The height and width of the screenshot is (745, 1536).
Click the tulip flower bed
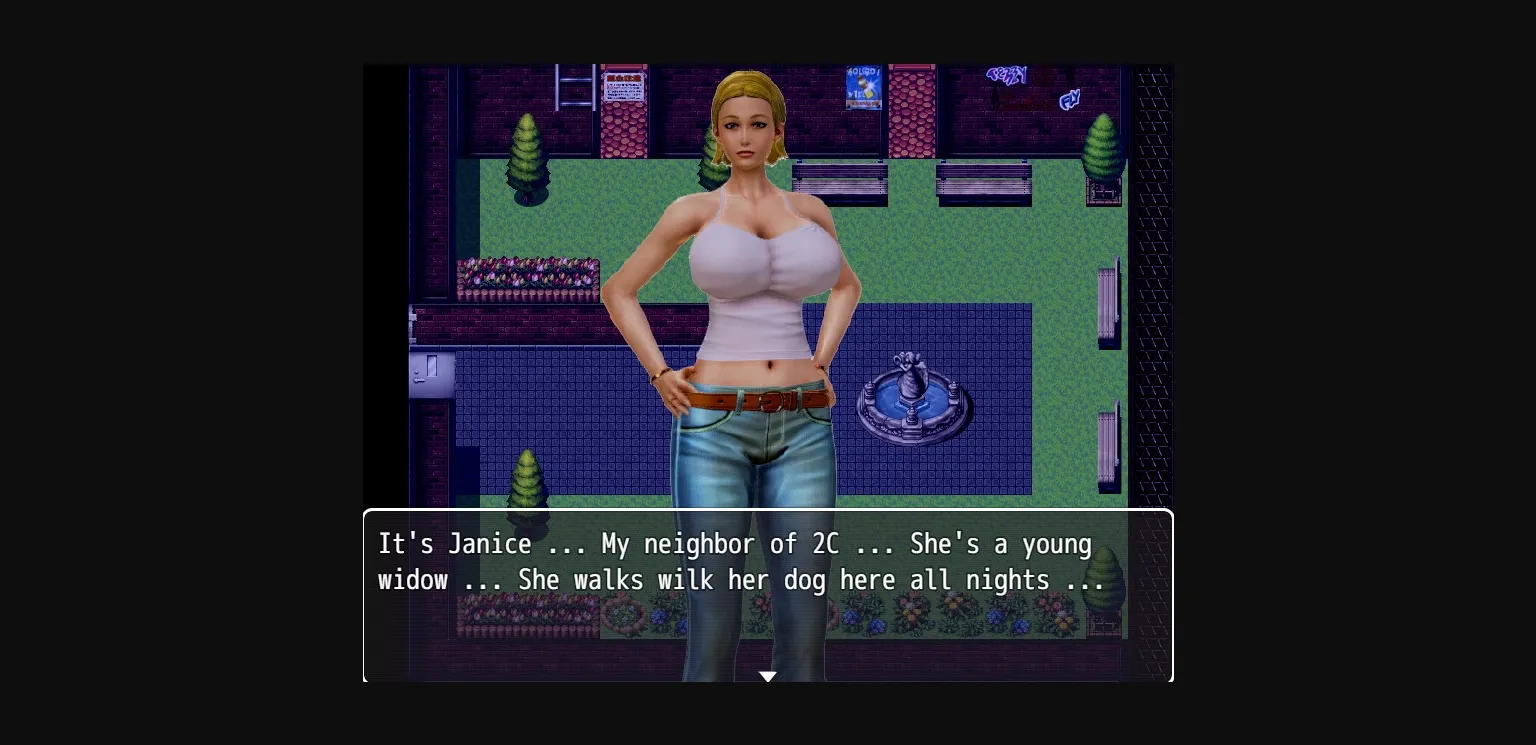525,275
